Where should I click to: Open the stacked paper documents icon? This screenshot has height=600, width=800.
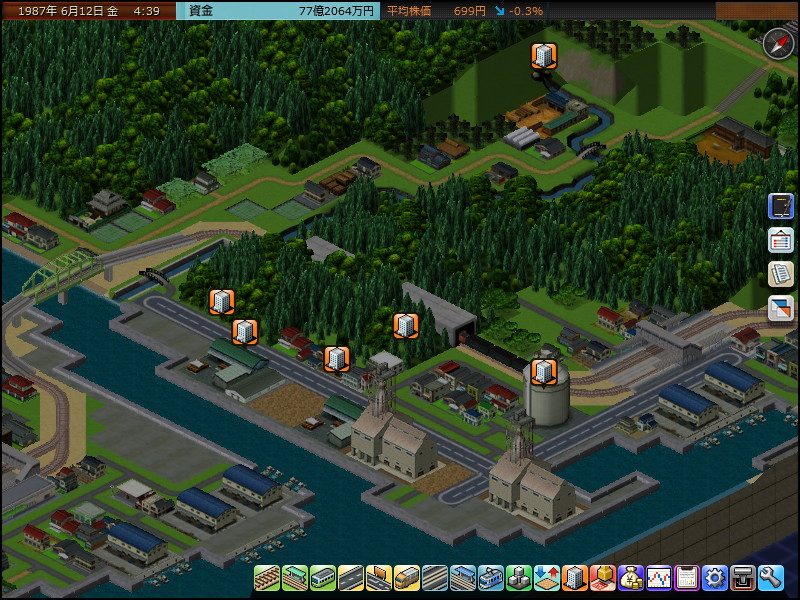pos(780,275)
